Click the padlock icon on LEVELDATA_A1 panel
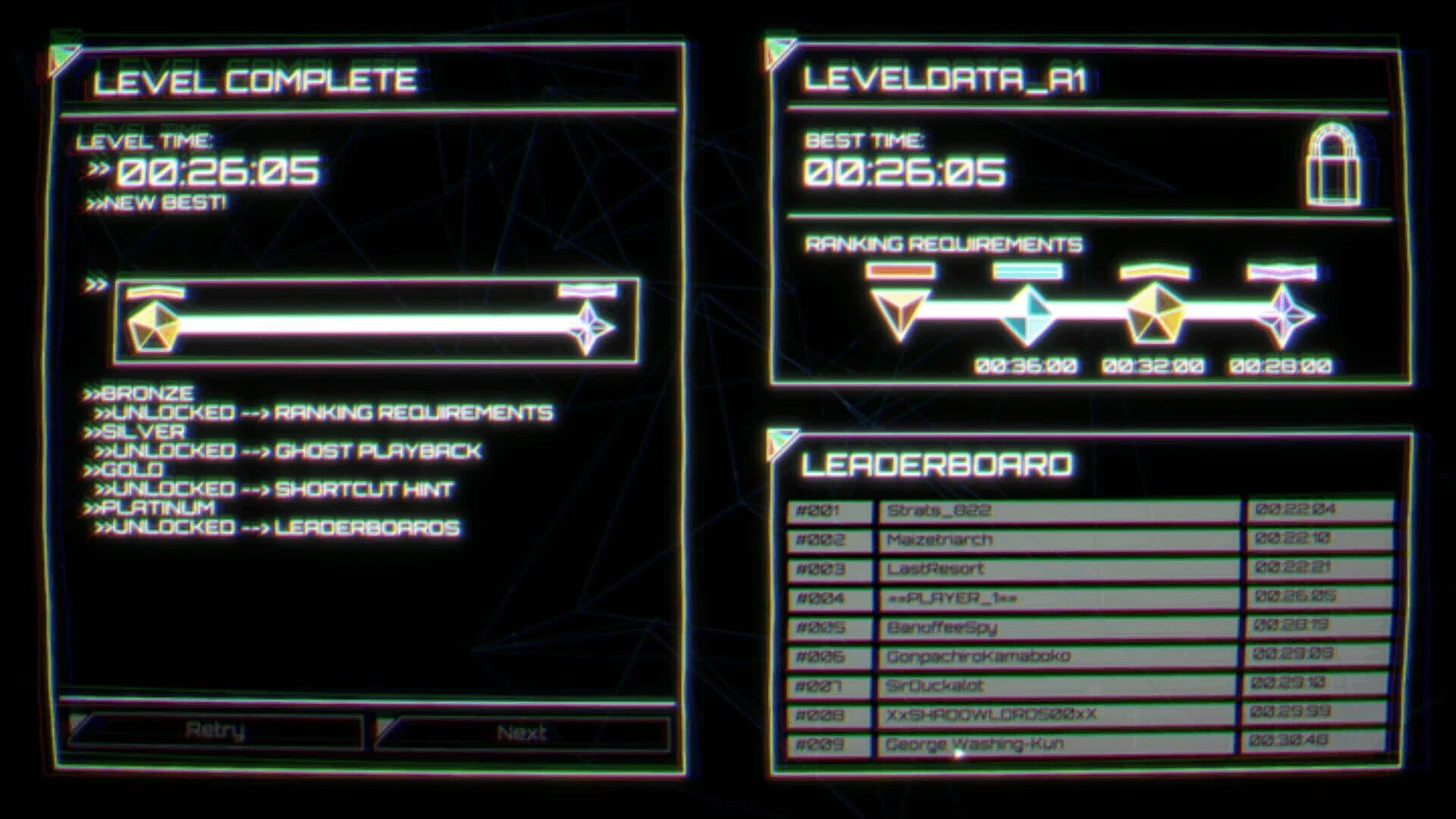Image resolution: width=1456 pixels, height=819 pixels. coord(1335,165)
